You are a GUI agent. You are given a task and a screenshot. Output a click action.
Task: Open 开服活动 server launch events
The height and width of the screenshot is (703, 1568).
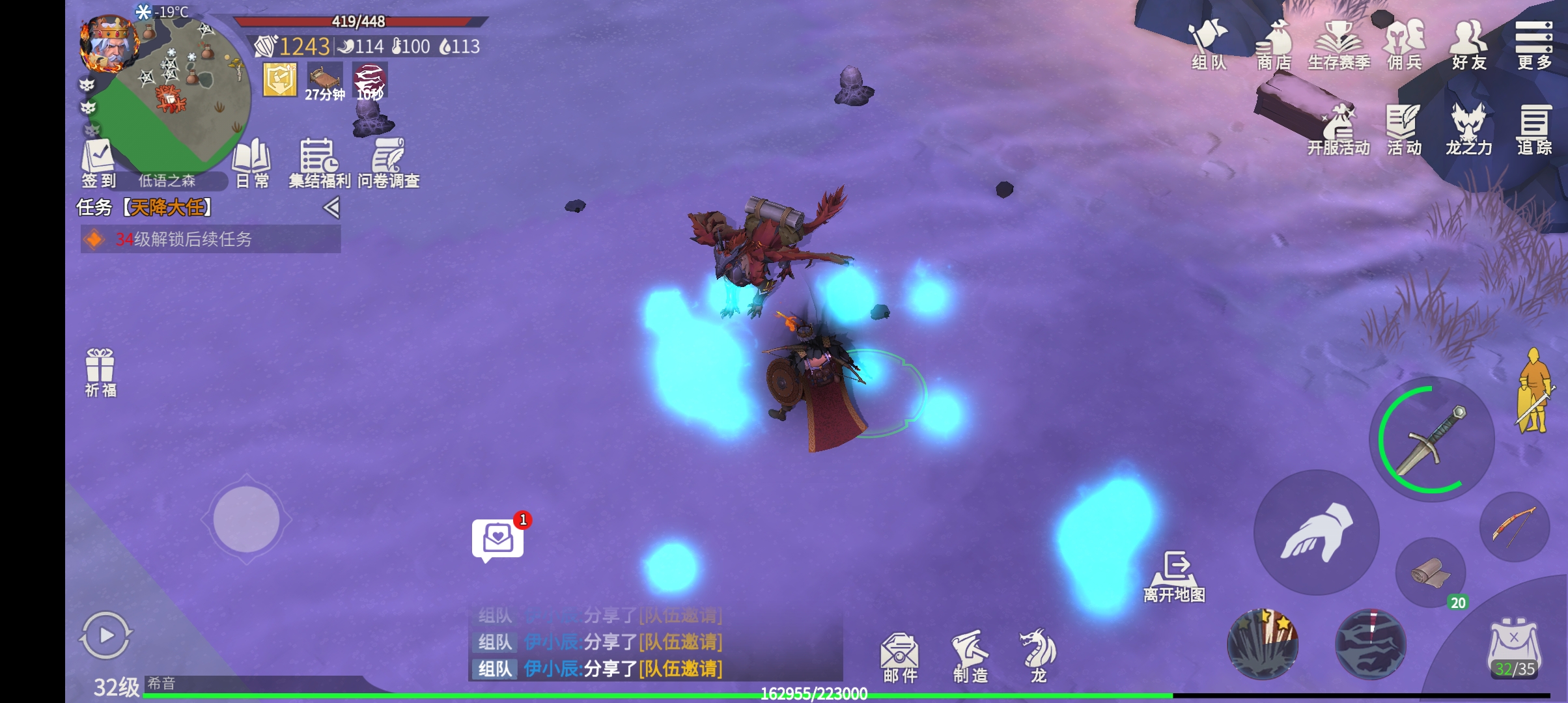[x=1339, y=130]
